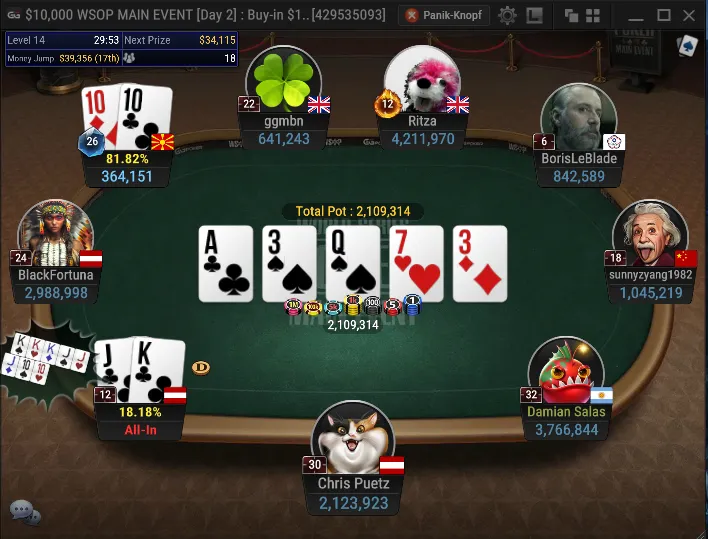Open the gear settings menu
The width and height of the screenshot is (708, 539).
pos(508,15)
